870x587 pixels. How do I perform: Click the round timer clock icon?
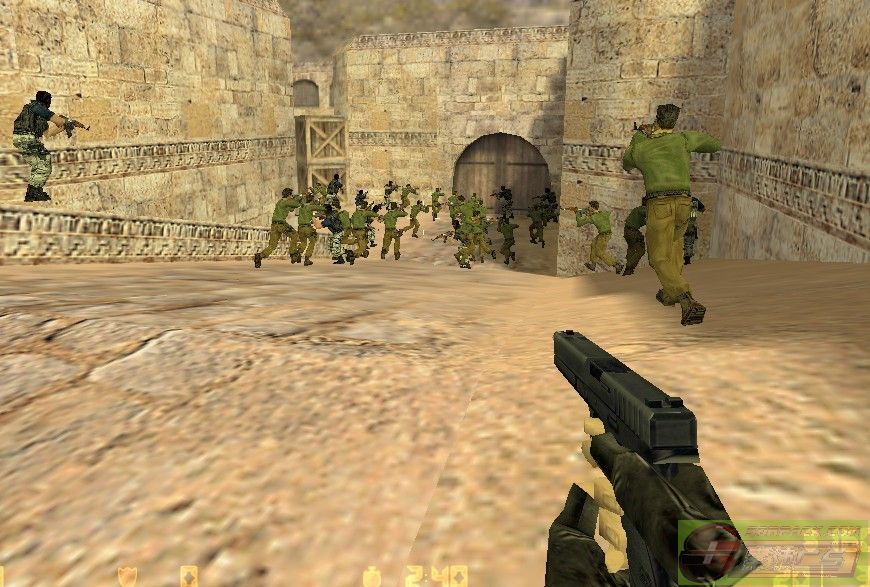[372, 577]
